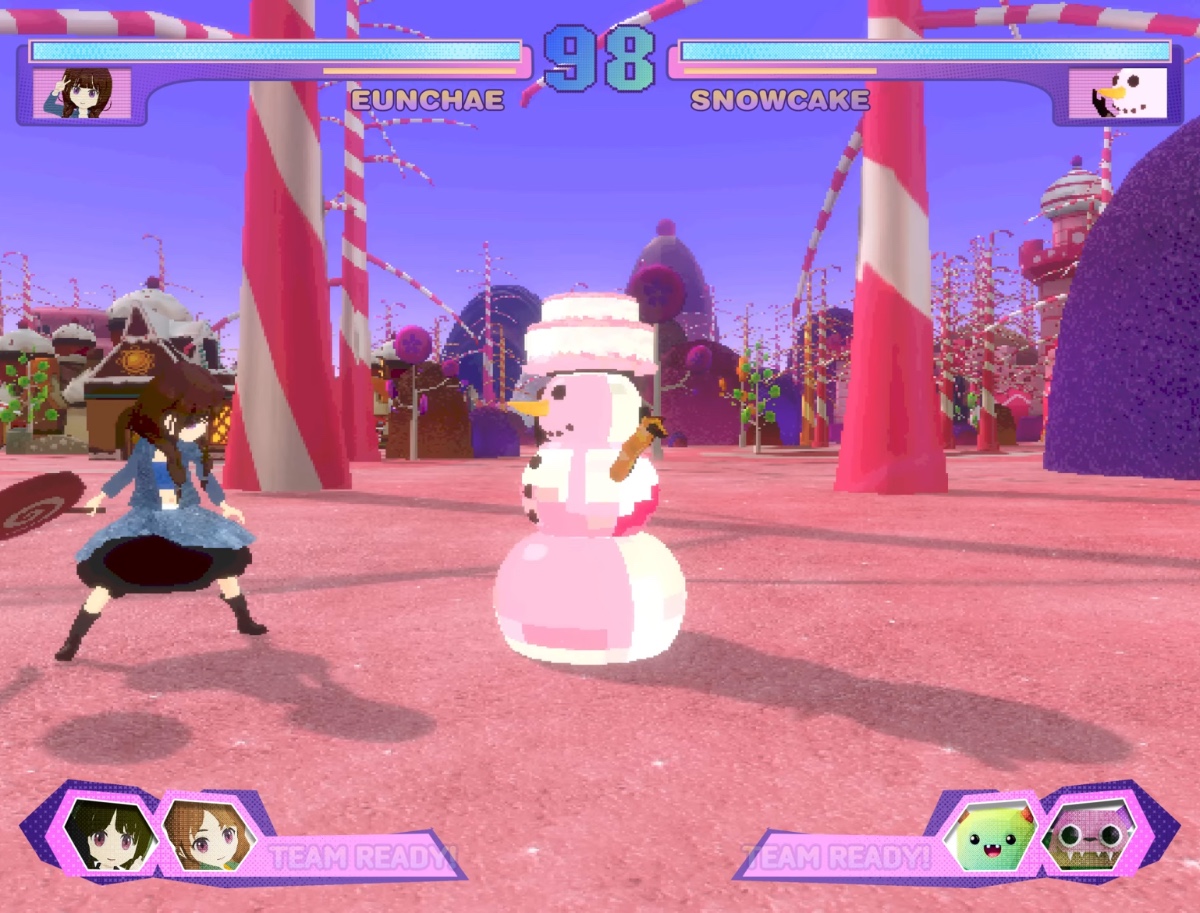Click Eunchae's character portrait
Screen dimensions: 1200x913
[x=82, y=94]
